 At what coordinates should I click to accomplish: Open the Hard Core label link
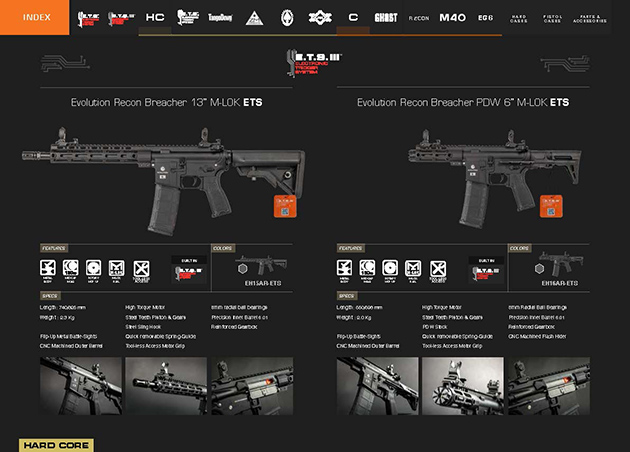(x=56, y=445)
